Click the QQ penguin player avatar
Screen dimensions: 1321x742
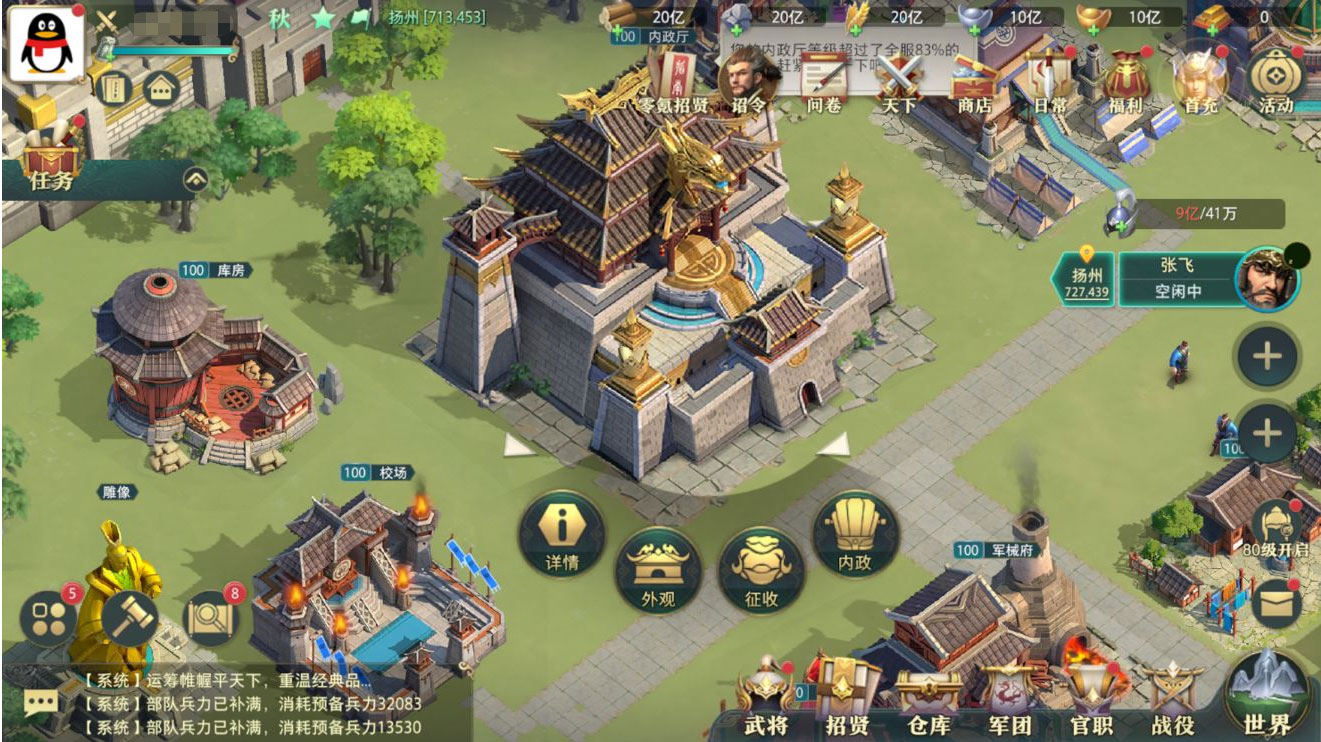pos(46,43)
